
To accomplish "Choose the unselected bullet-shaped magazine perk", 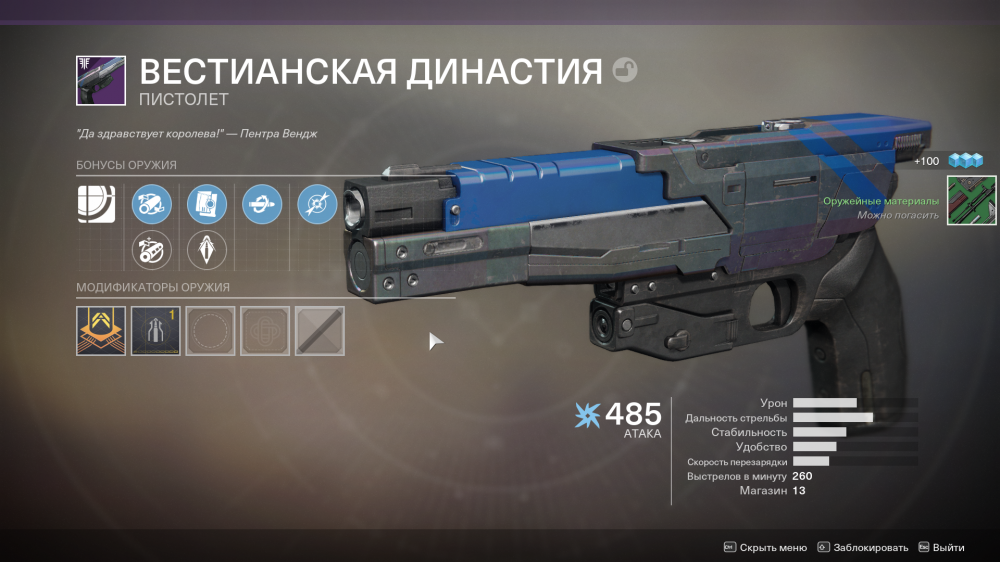I will 207,250.
